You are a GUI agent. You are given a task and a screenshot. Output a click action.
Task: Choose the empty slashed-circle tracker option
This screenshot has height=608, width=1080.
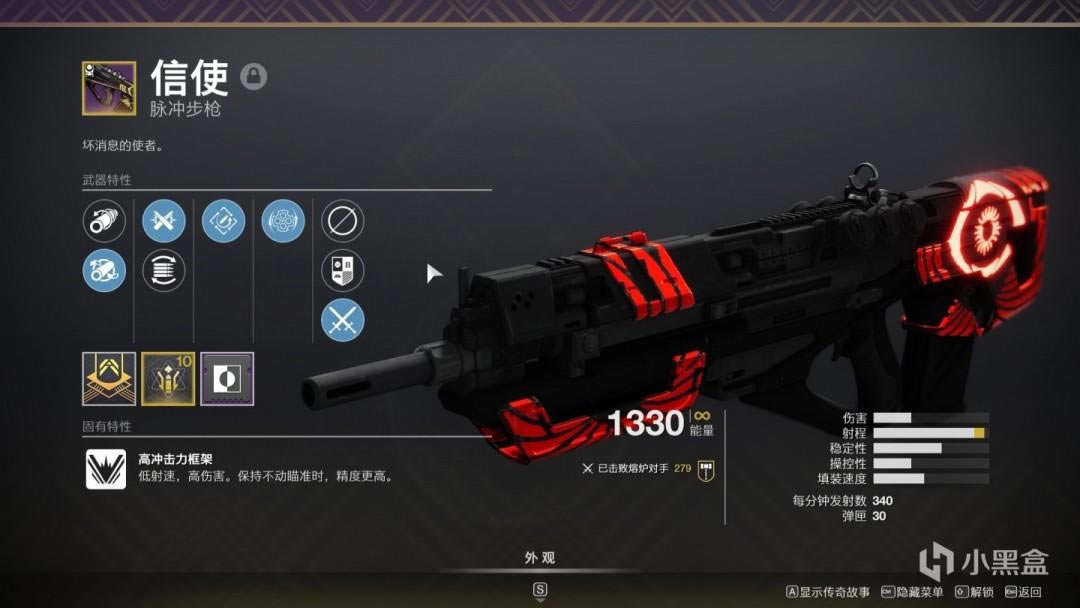(x=342, y=221)
